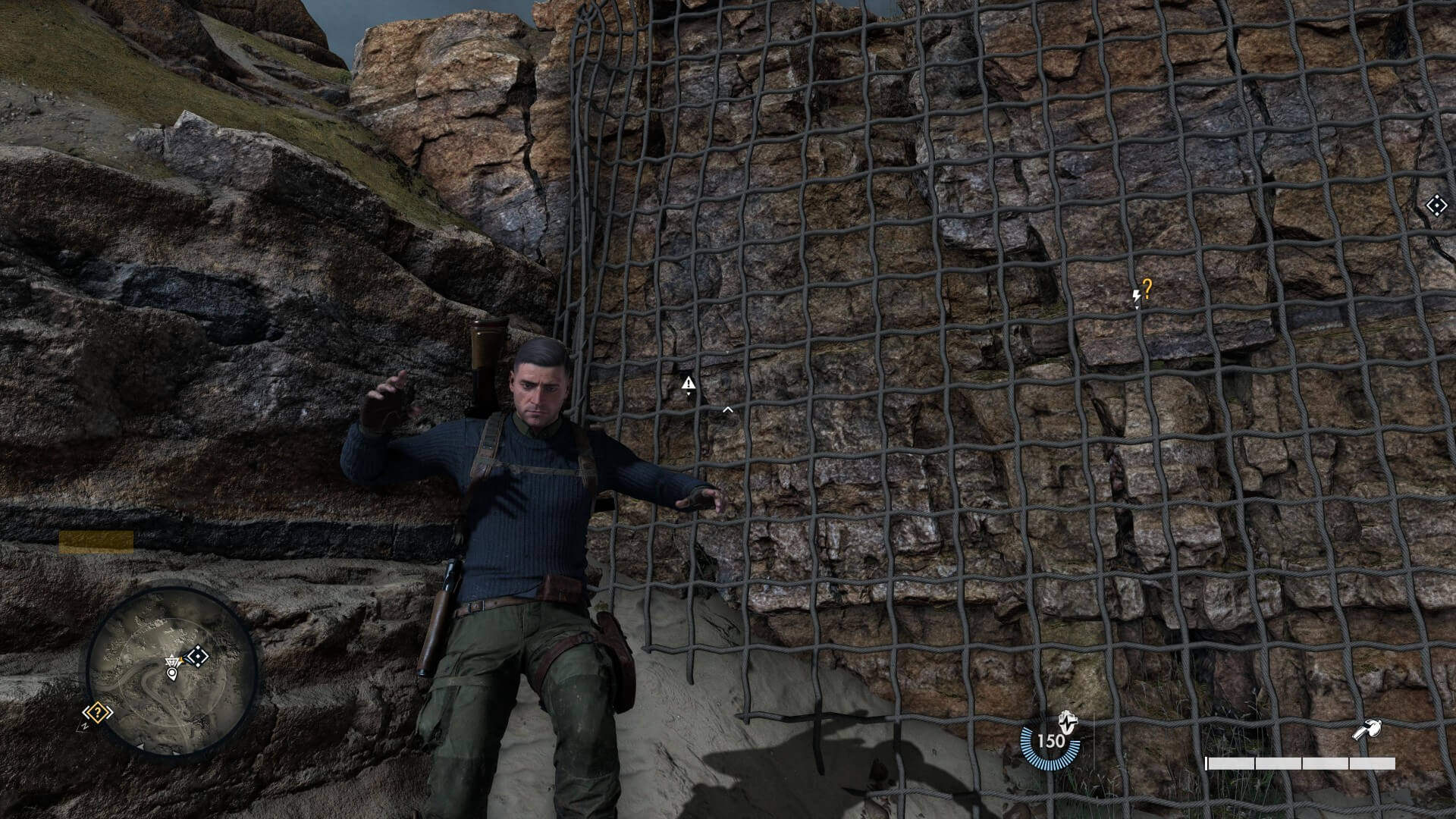Screen dimensions: 1456x819
Task: Click the heart rate pulse icon
Action: pos(1067,720)
